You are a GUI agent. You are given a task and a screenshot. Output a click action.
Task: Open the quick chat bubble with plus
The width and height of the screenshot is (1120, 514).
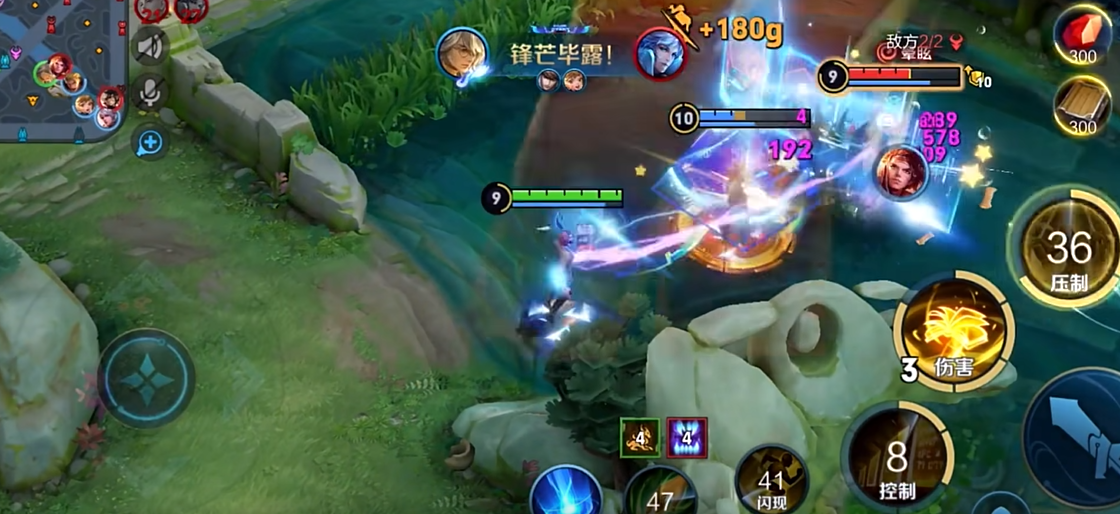click(x=150, y=143)
